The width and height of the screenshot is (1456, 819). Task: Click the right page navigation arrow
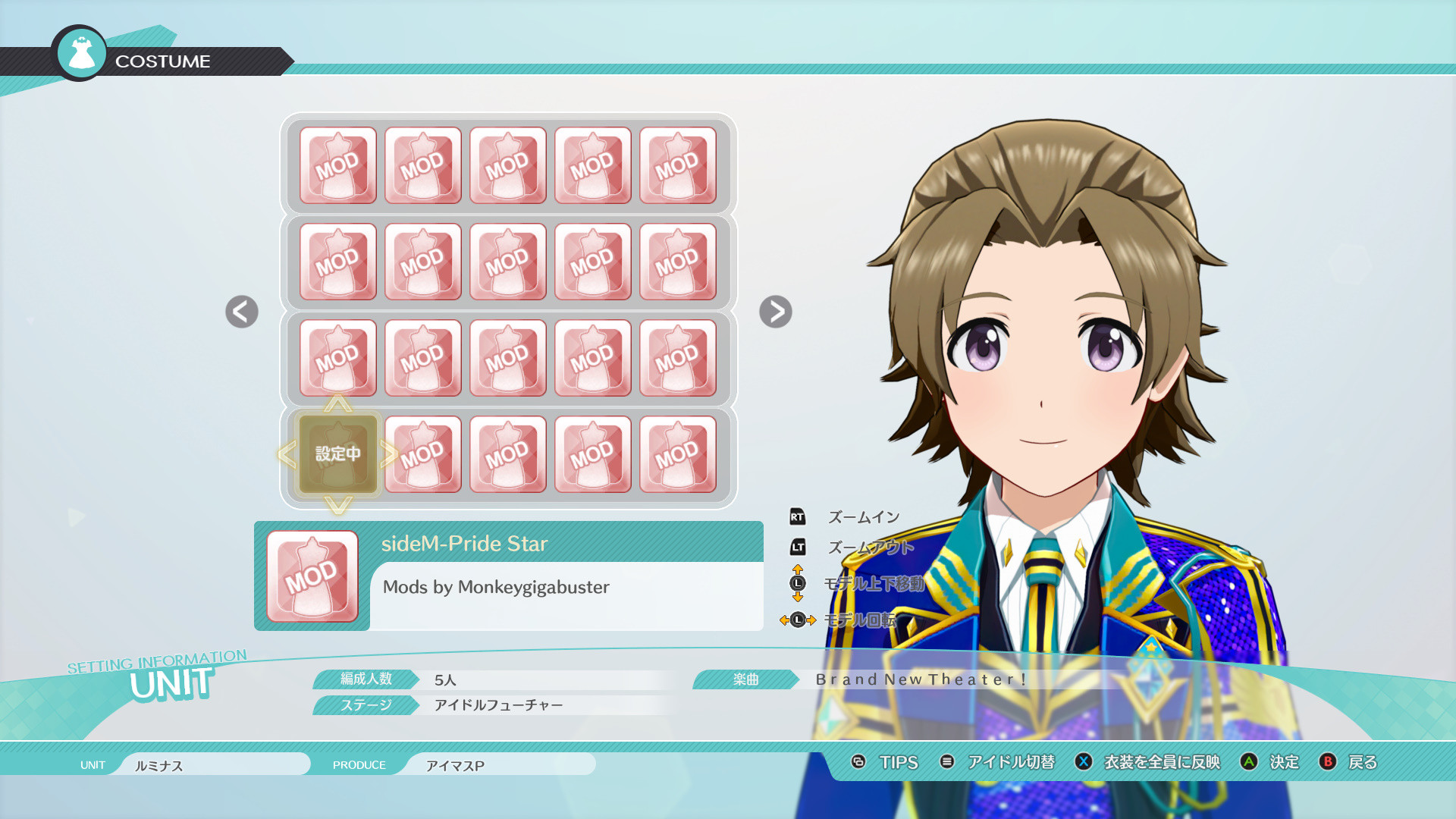click(774, 312)
